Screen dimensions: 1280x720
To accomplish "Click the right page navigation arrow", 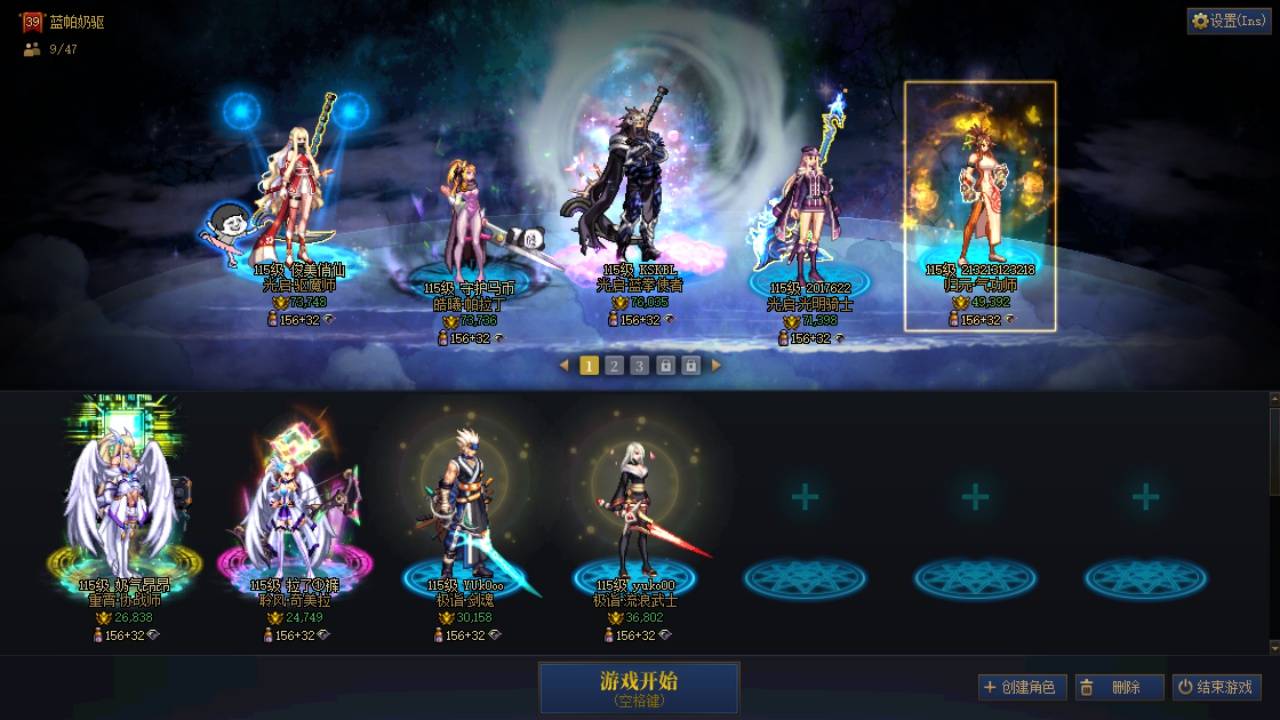I will (716, 365).
